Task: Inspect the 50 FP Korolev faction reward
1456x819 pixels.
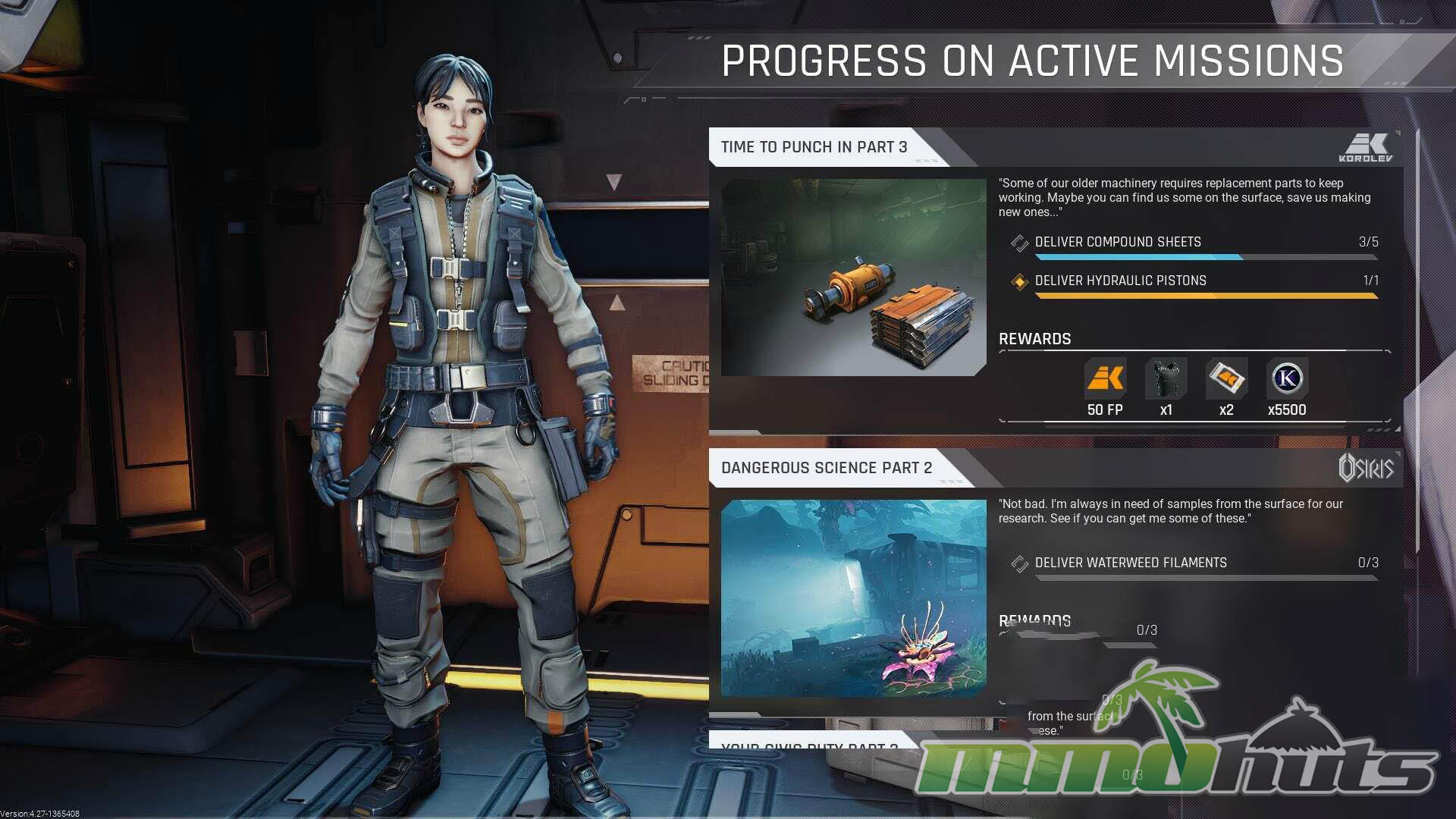Action: pos(1105,378)
